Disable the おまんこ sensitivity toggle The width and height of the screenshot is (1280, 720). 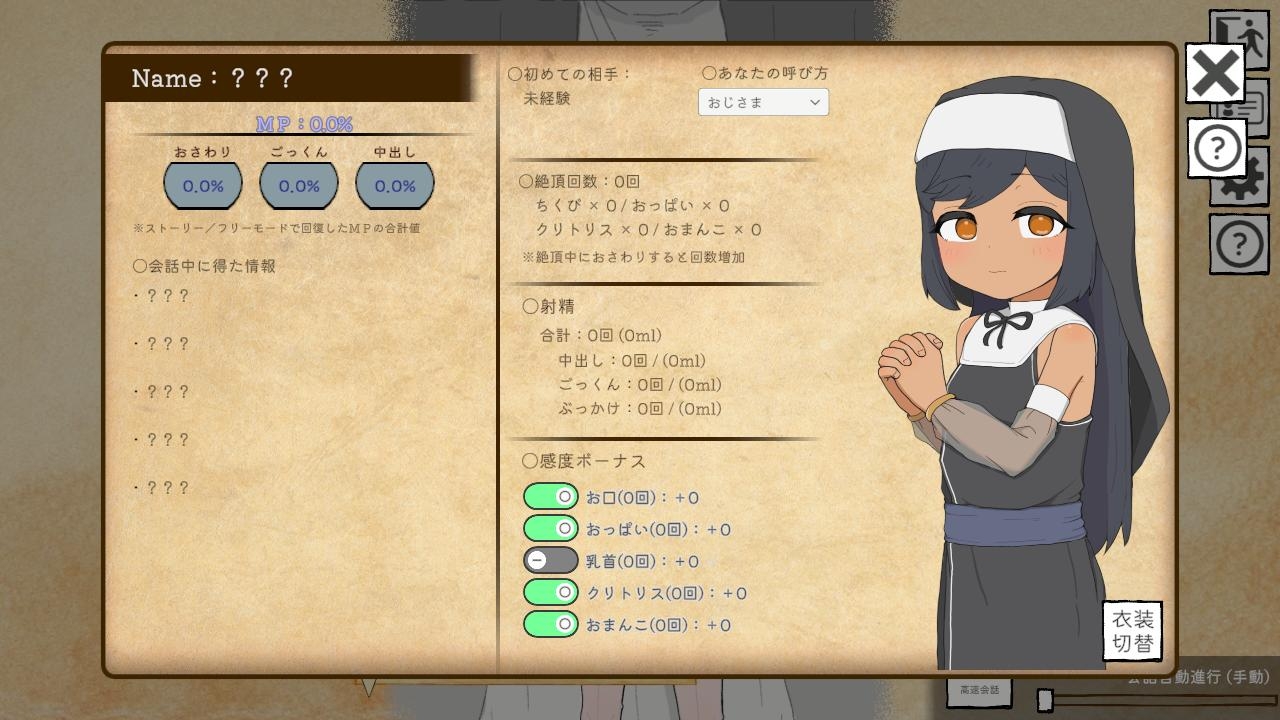pos(551,624)
